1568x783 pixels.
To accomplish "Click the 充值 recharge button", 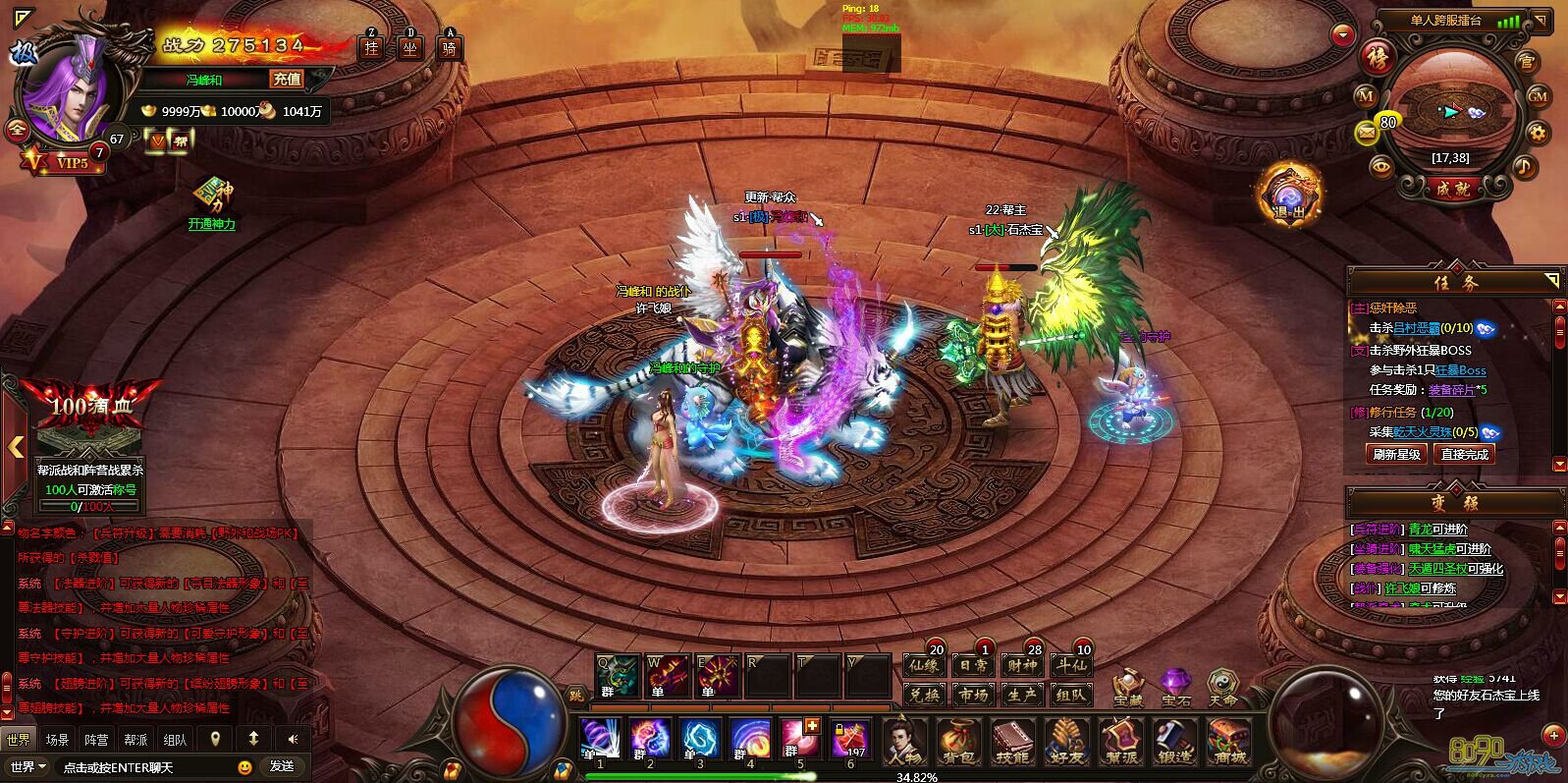I will [287, 80].
